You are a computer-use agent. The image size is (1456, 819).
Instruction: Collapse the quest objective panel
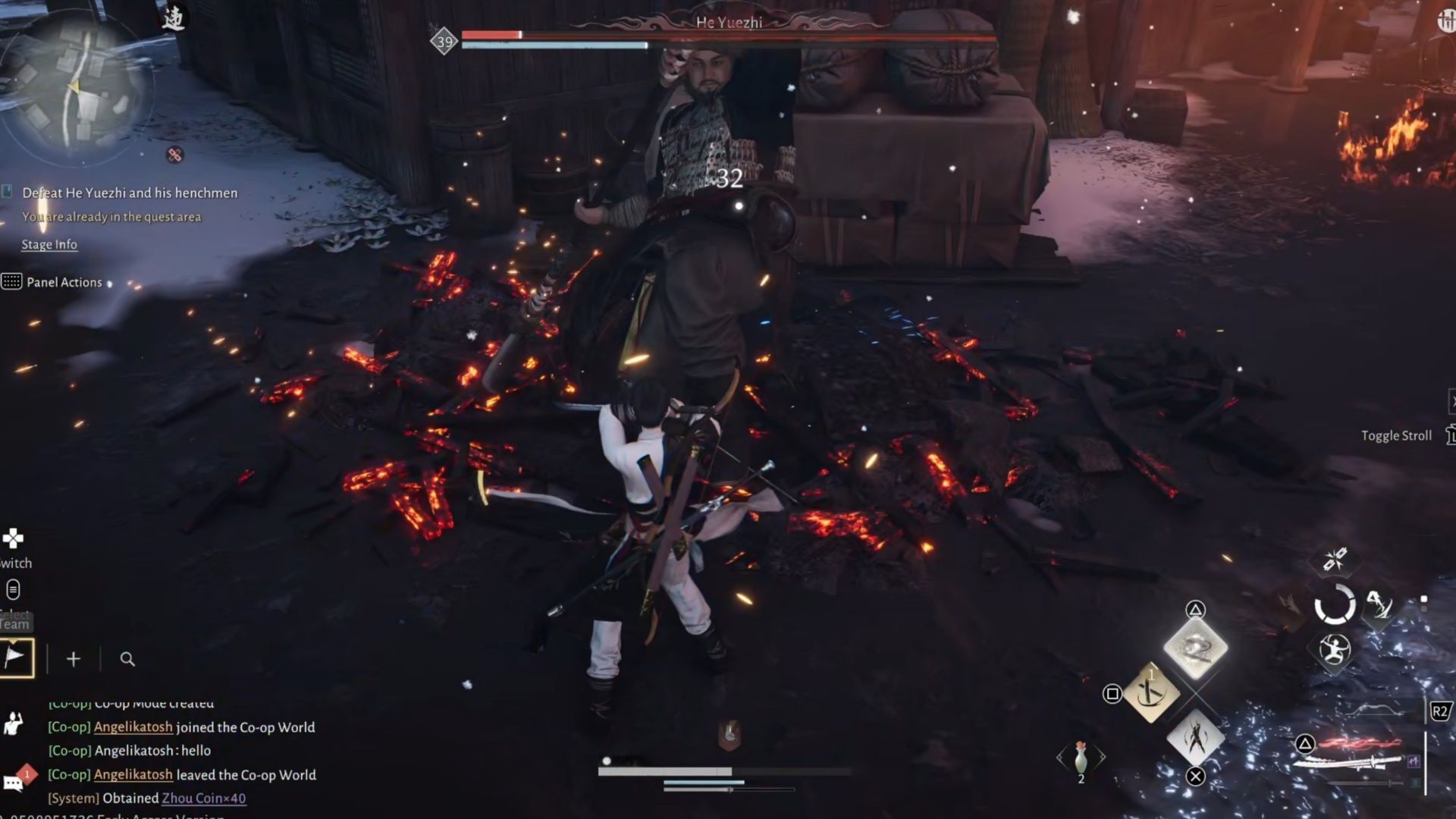(x=6, y=192)
